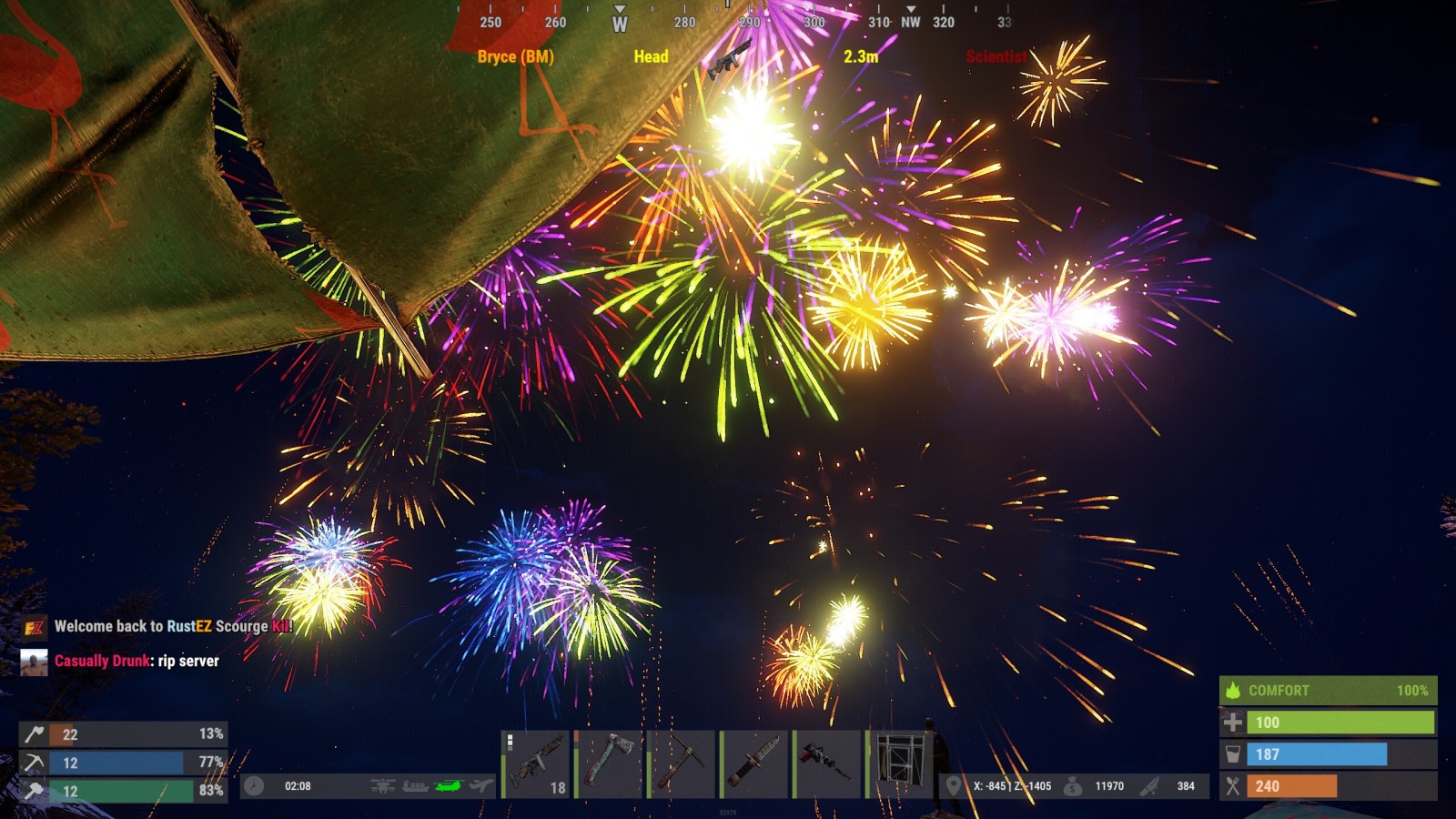Click the map pin coordinates icon
The width and height of the screenshot is (1456, 819).
(x=953, y=786)
